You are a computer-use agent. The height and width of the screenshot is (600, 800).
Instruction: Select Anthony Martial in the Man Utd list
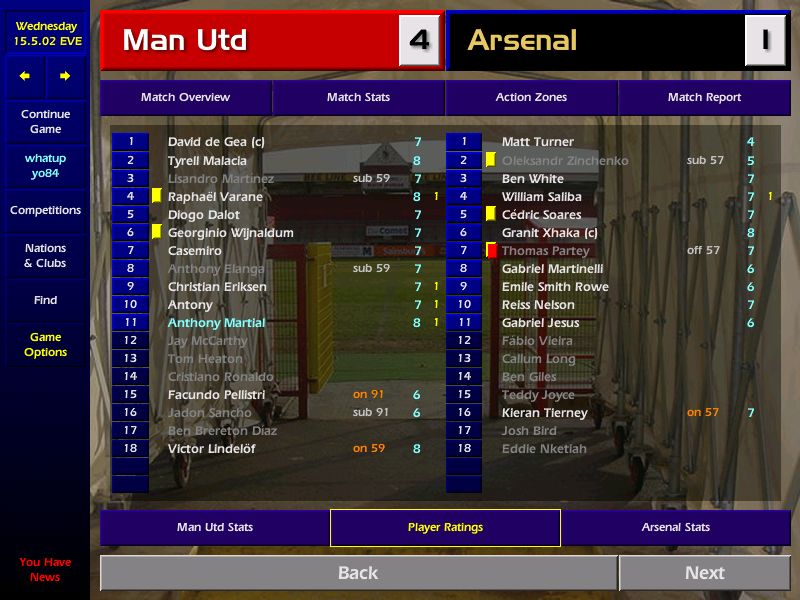216,323
